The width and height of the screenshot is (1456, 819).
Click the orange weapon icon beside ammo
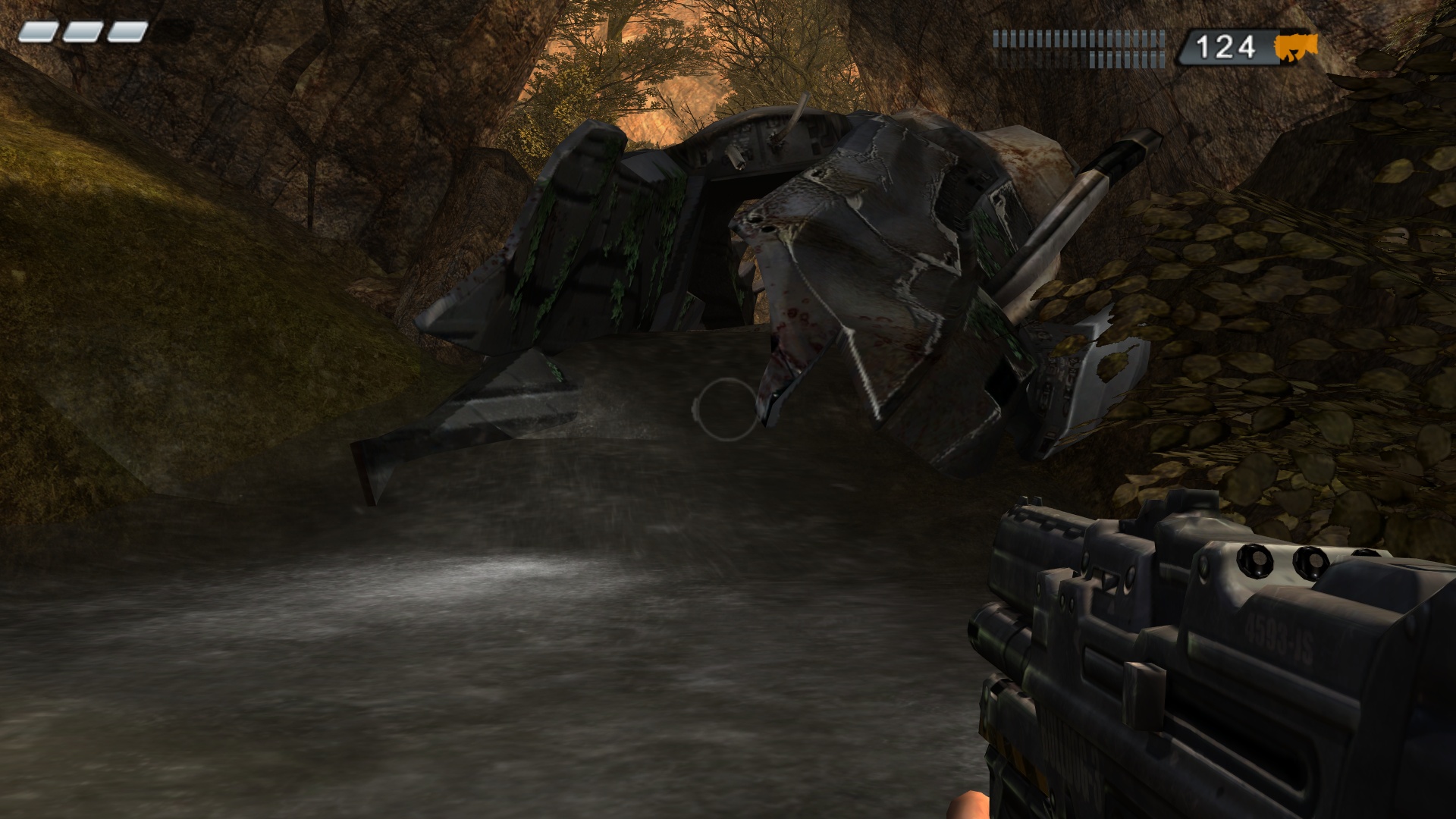click(x=1296, y=46)
